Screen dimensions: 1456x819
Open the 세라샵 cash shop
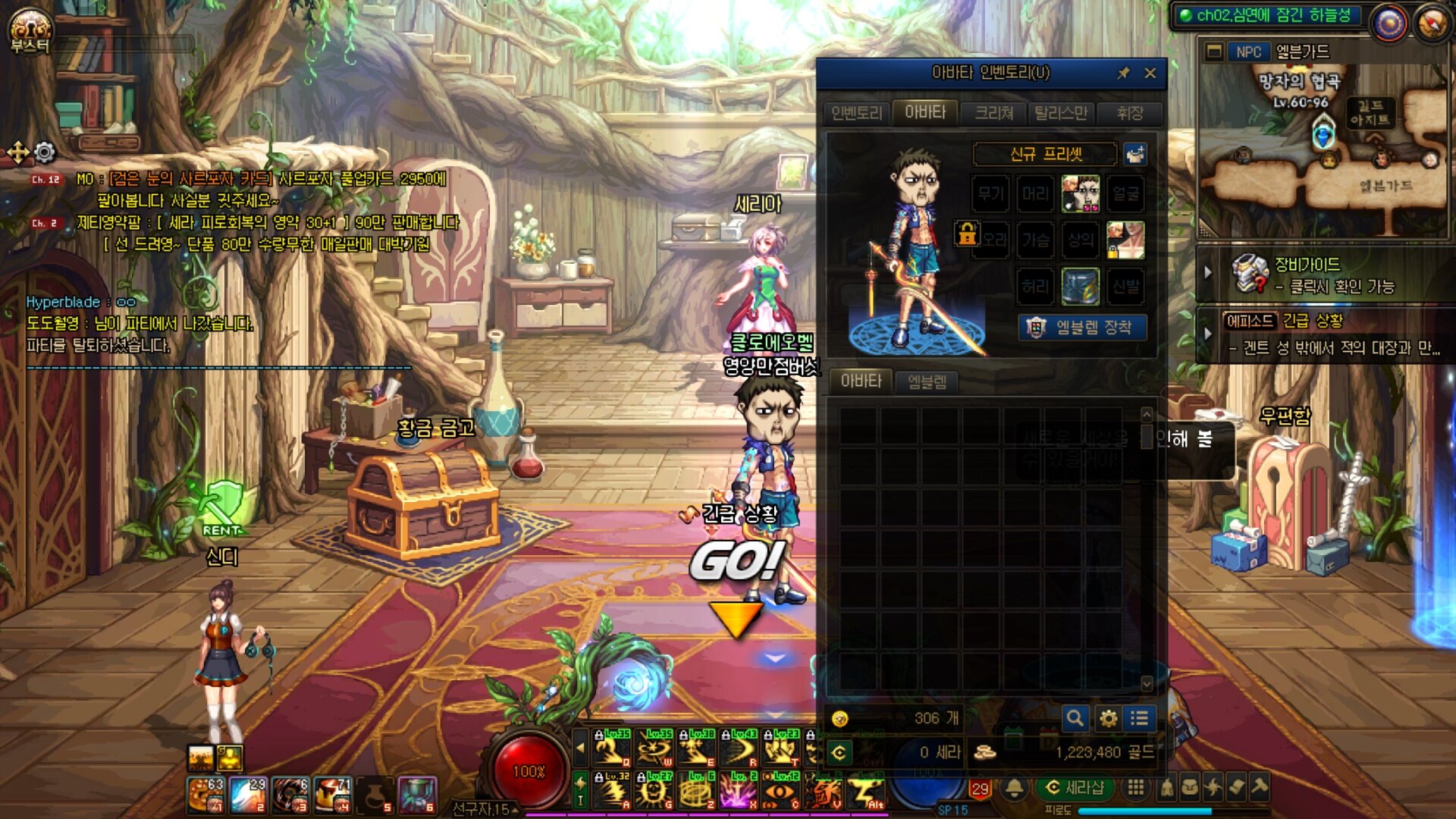point(1075,788)
